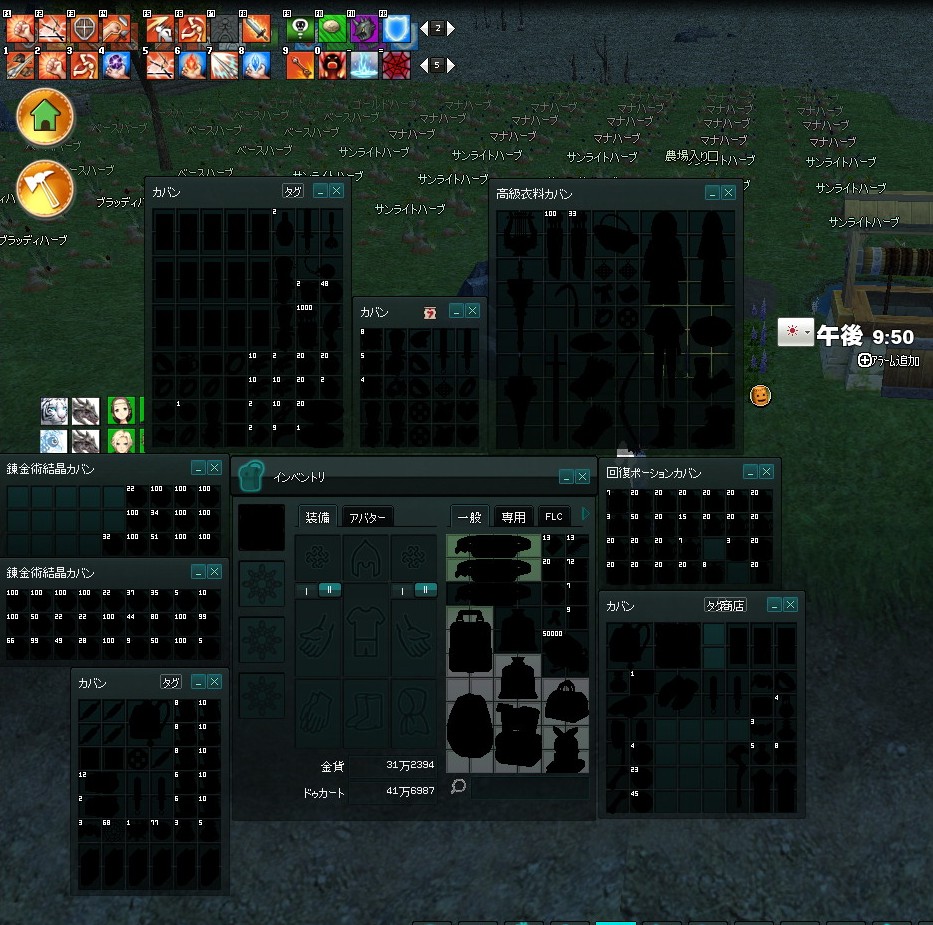Click the inventory search magnifier icon
933x925 pixels.
click(x=458, y=787)
